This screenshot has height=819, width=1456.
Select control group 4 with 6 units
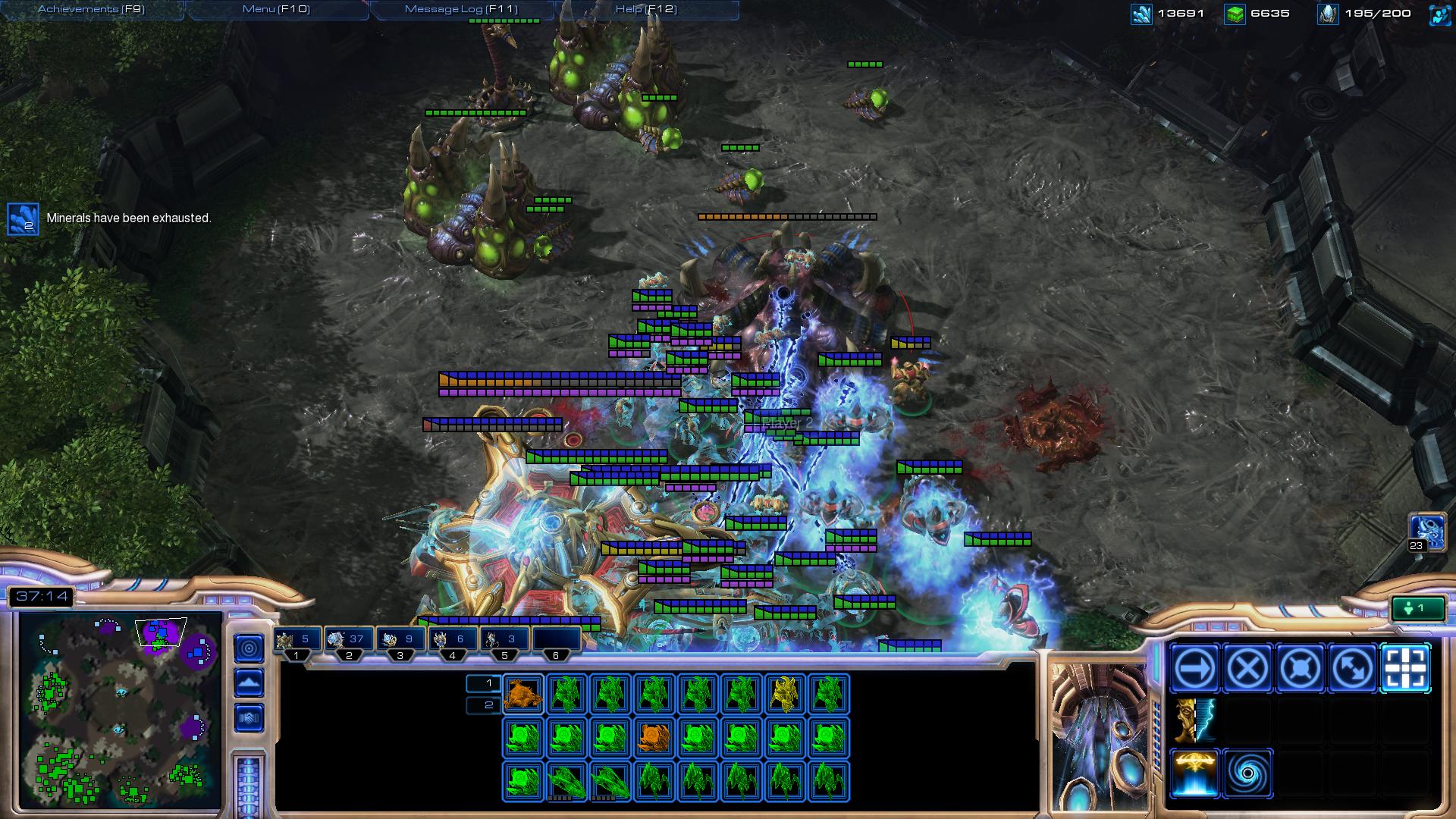click(x=451, y=640)
